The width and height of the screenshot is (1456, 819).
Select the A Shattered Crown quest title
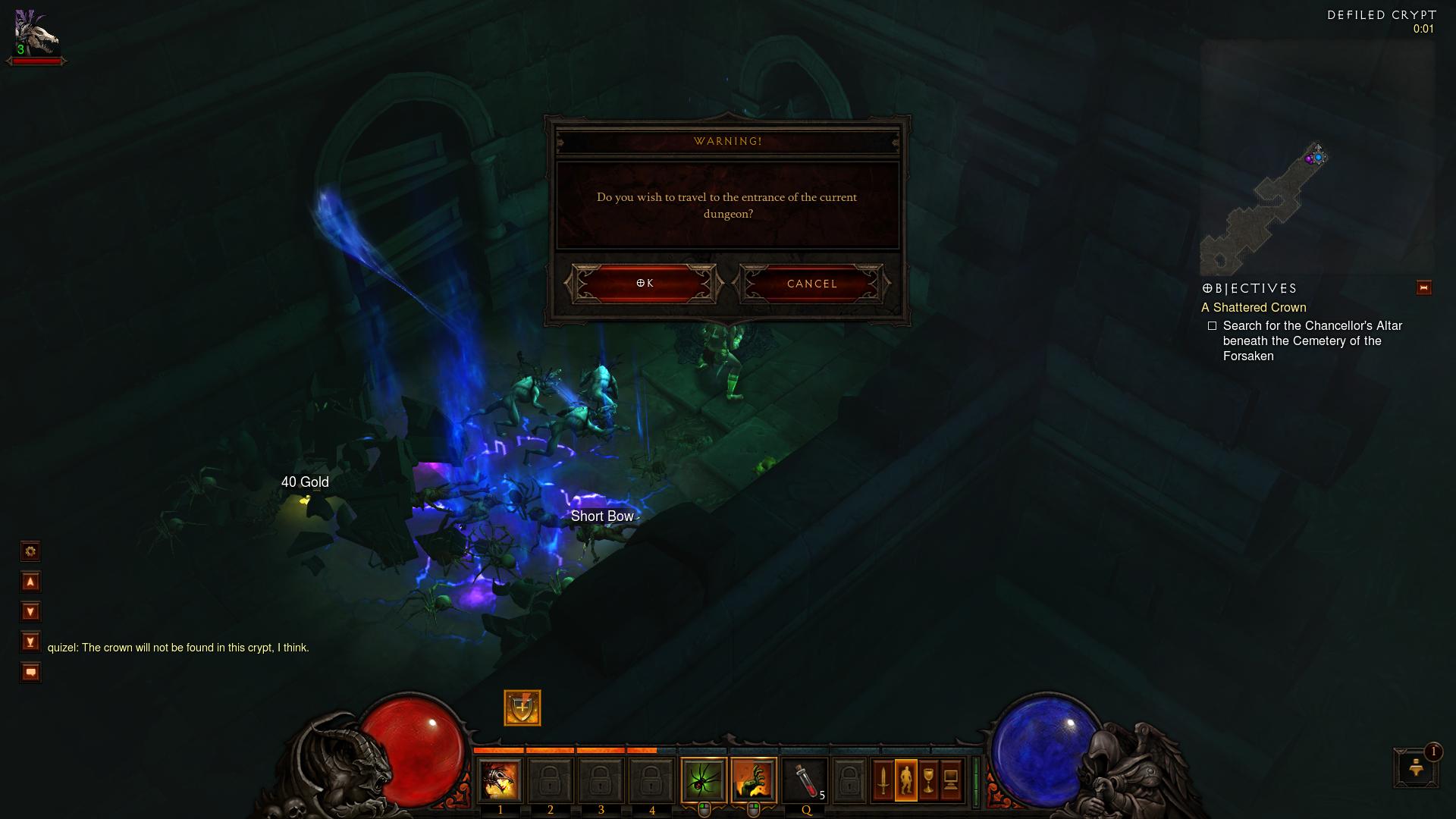[1254, 308]
